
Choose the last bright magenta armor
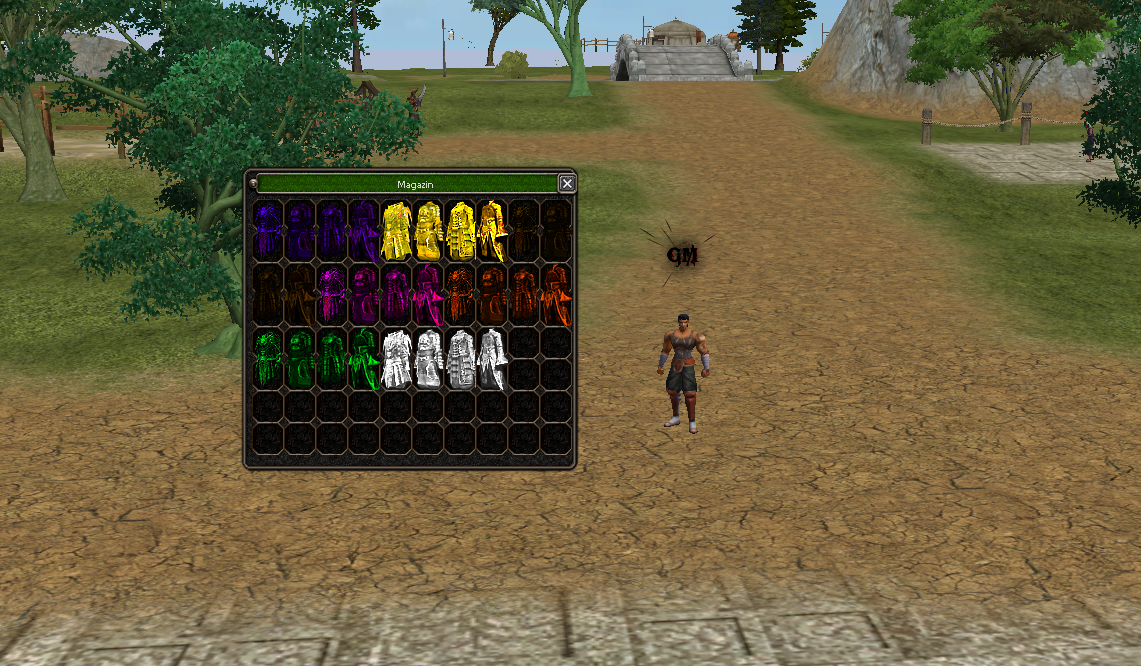pos(428,295)
